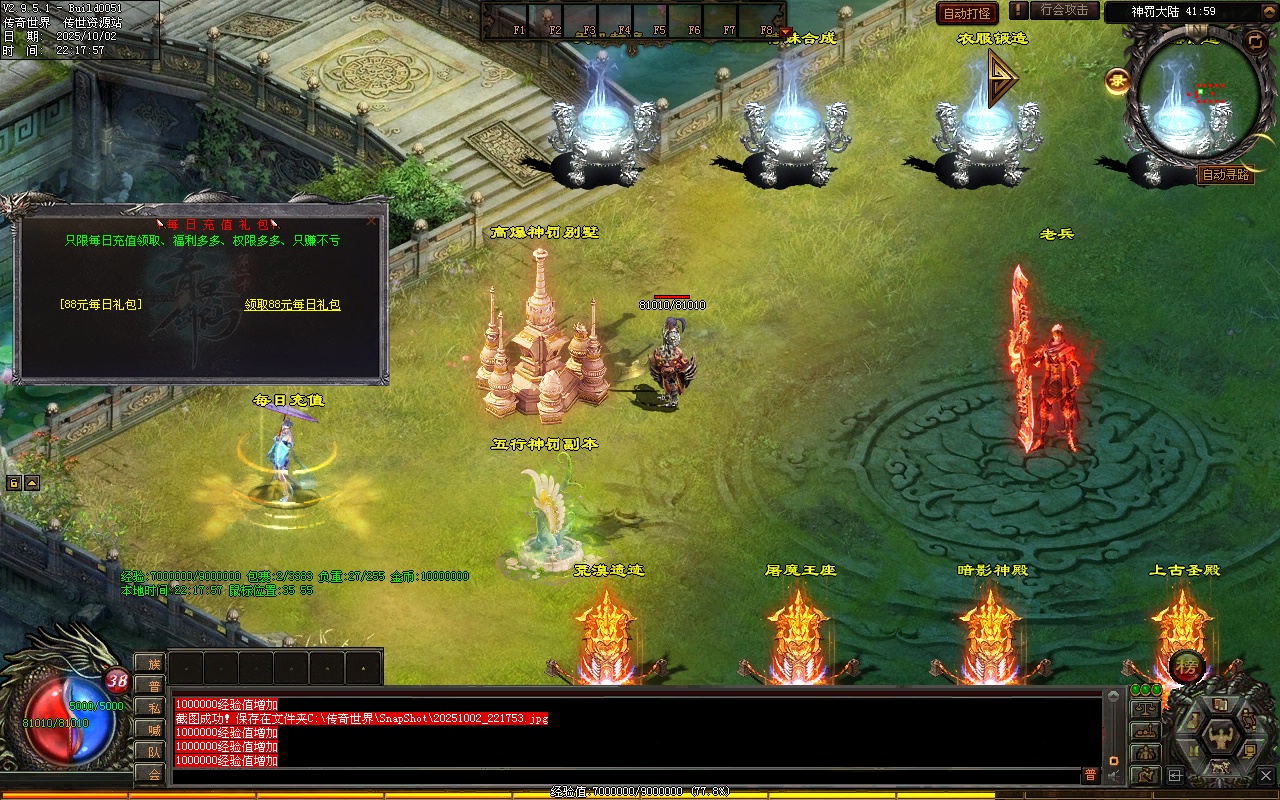Open the 会 guild chat channel
Screen dimensions: 1280x800
pyautogui.click(x=151, y=773)
